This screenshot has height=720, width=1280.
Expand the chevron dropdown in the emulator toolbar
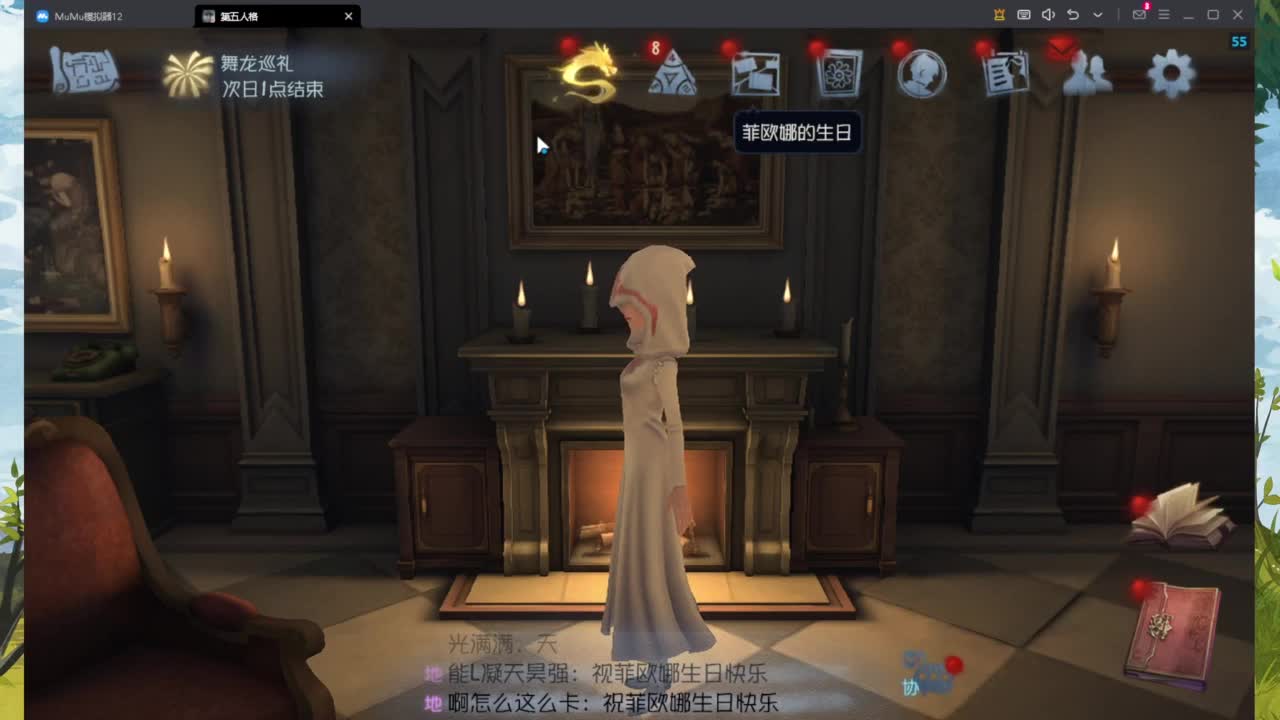click(1096, 16)
